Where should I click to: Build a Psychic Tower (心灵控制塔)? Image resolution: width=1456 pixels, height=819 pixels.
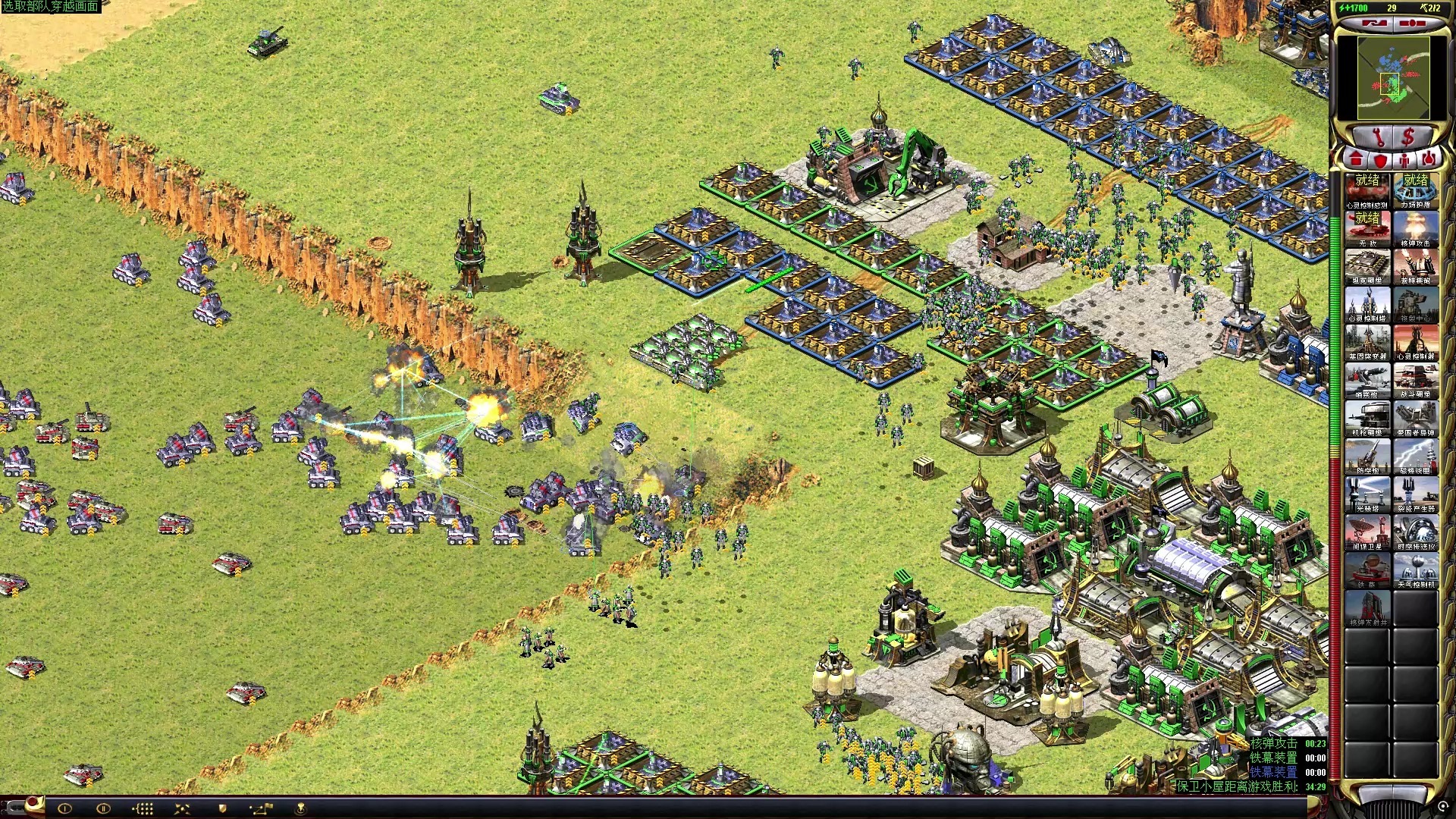pyautogui.click(x=1367, y=305)
